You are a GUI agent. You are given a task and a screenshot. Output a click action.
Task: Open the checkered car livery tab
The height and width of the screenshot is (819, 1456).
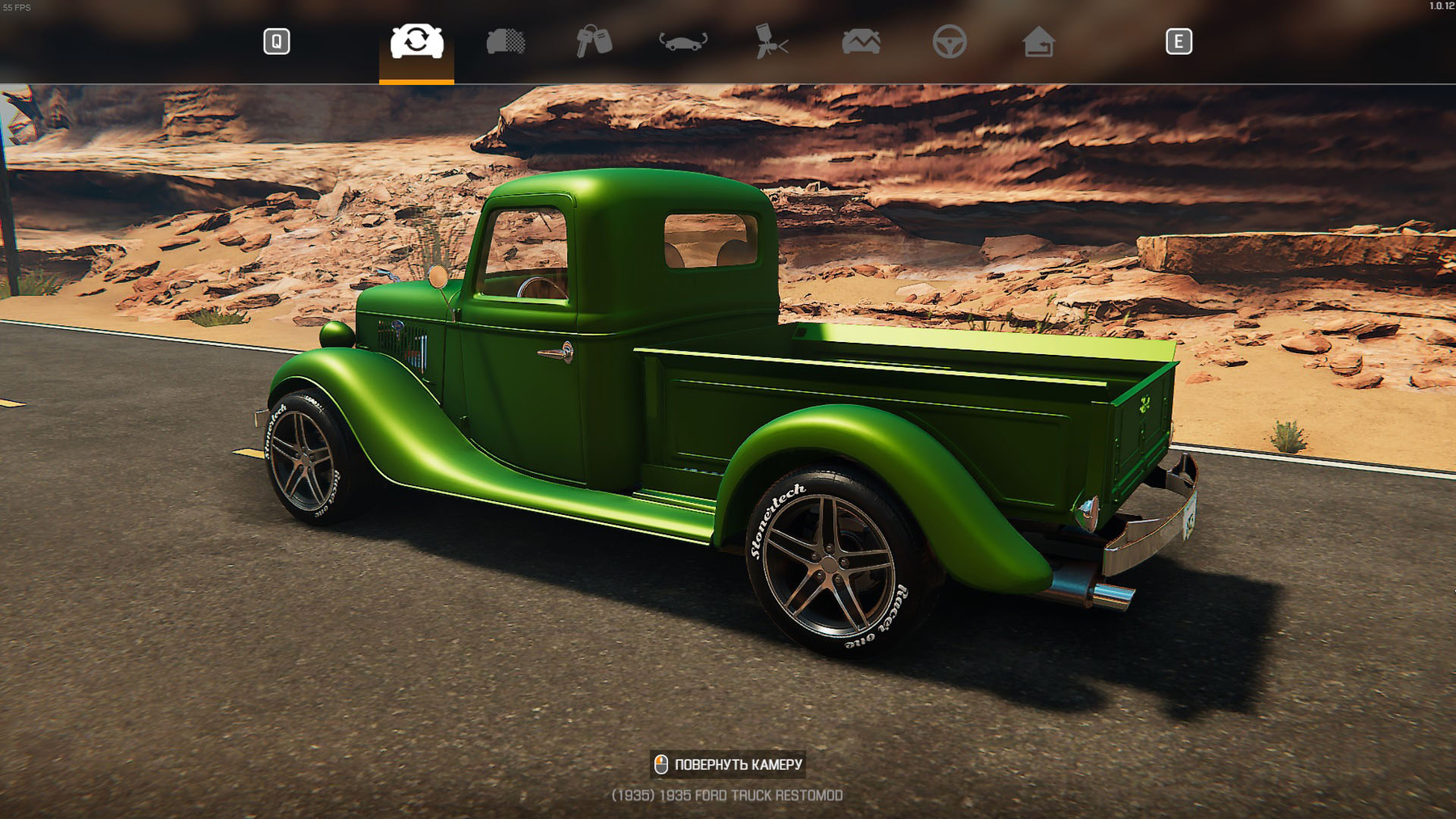click(x=506, y=42)
